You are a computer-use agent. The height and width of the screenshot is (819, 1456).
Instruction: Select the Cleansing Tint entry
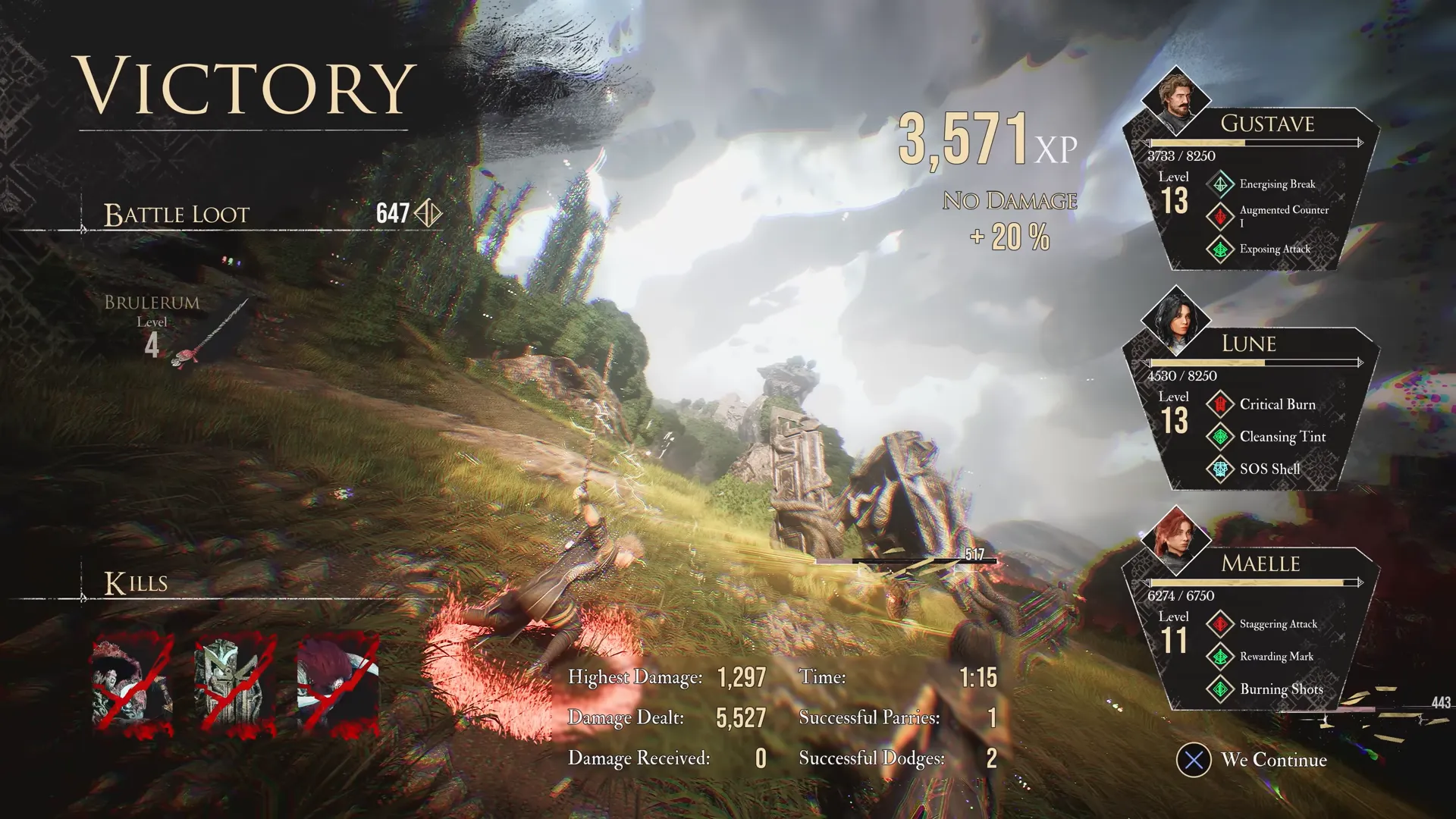(1282, 437)
